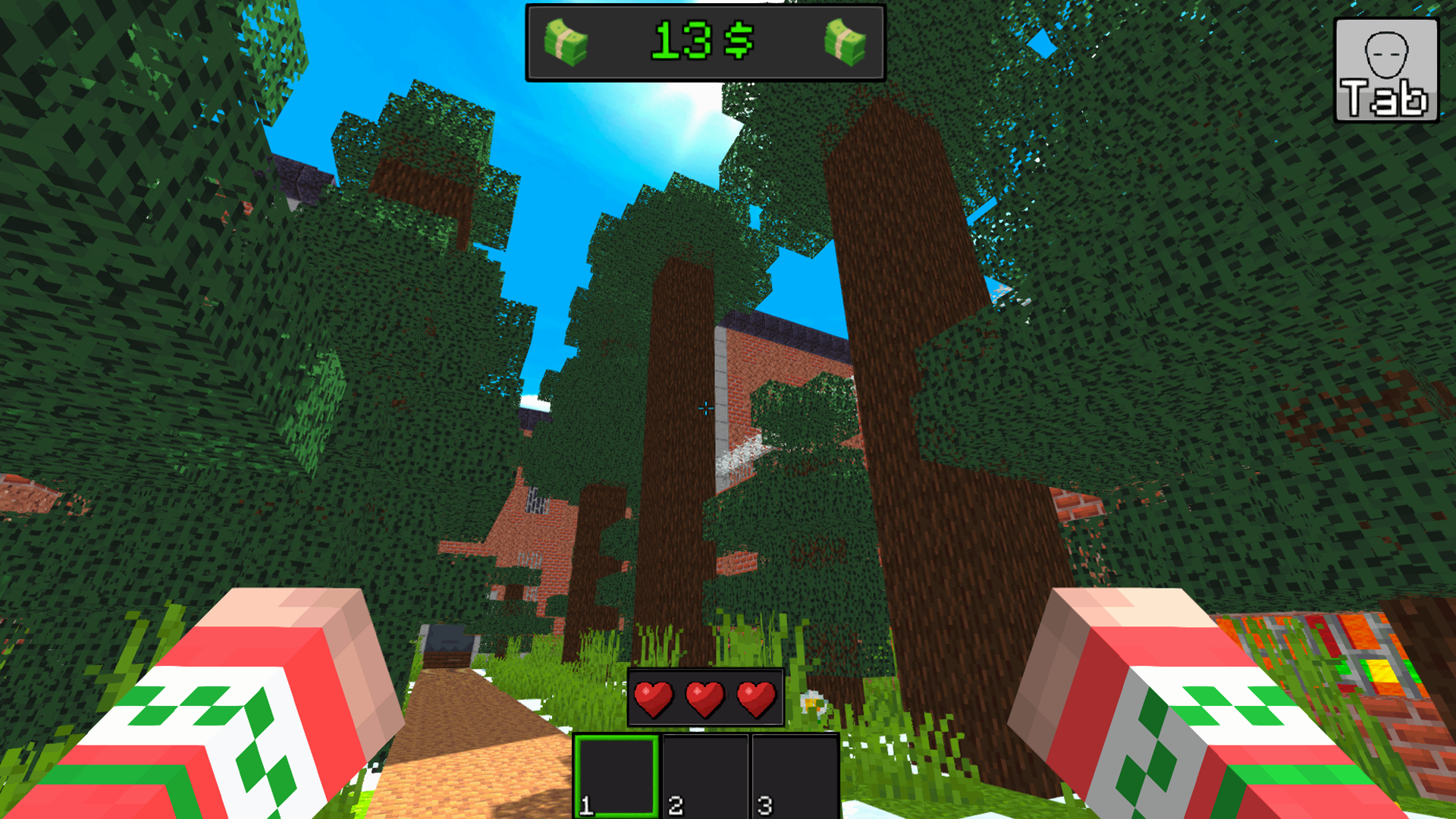Select hotbar slot 1
This screenshot has height=819, width=1456.
[x=616, y=773]
